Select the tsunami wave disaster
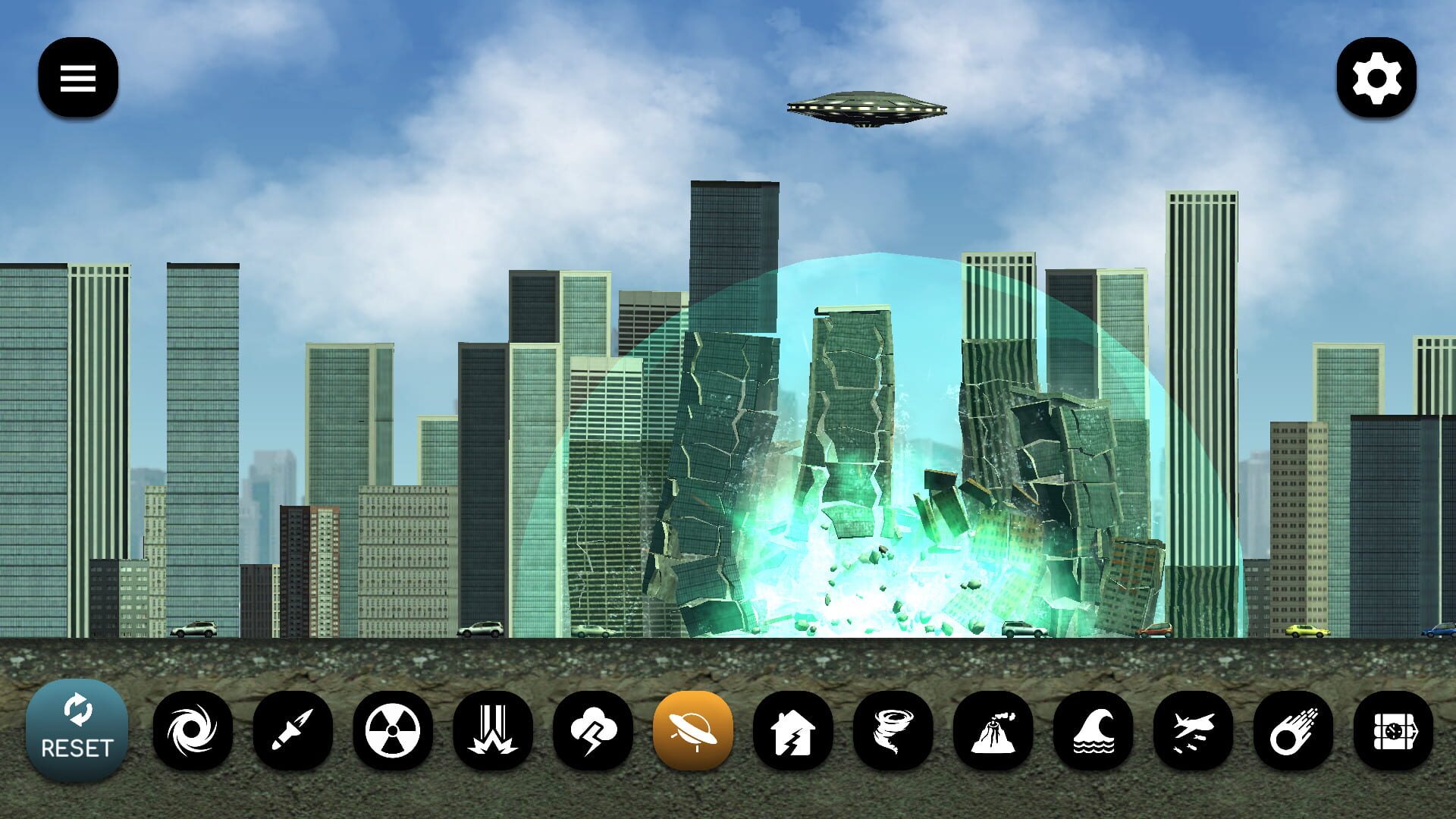 (1094, 730)
